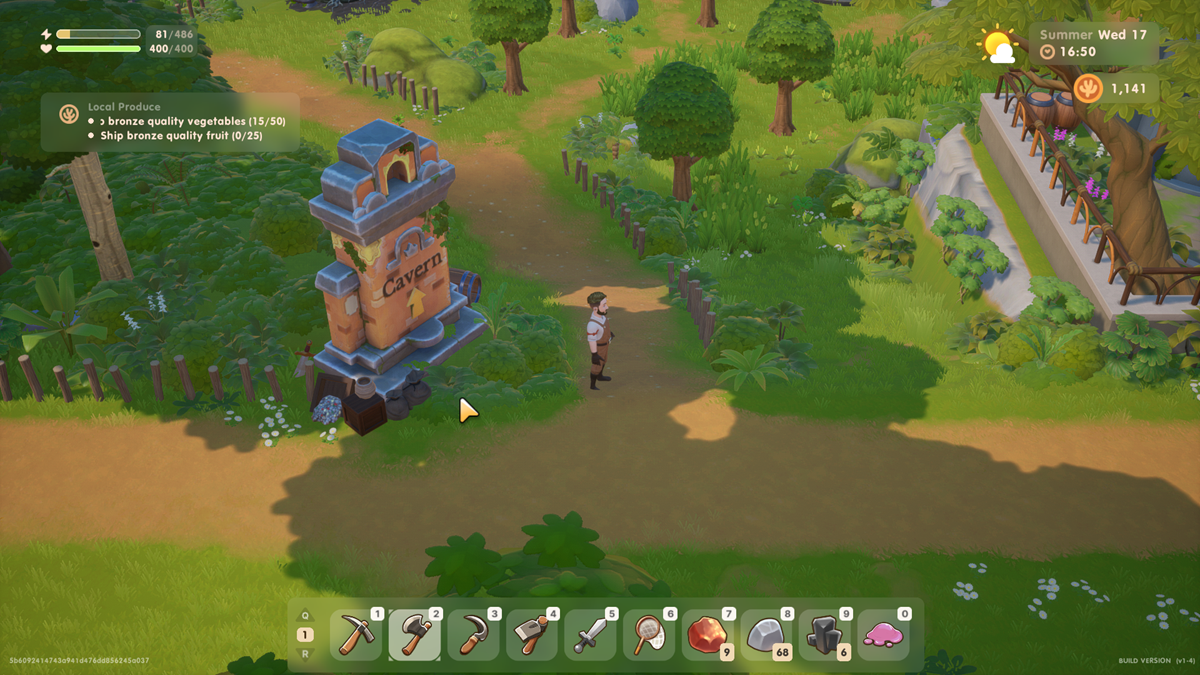Choose the hoe tool slot
The image size is (1200, 675).
[532, 635]
